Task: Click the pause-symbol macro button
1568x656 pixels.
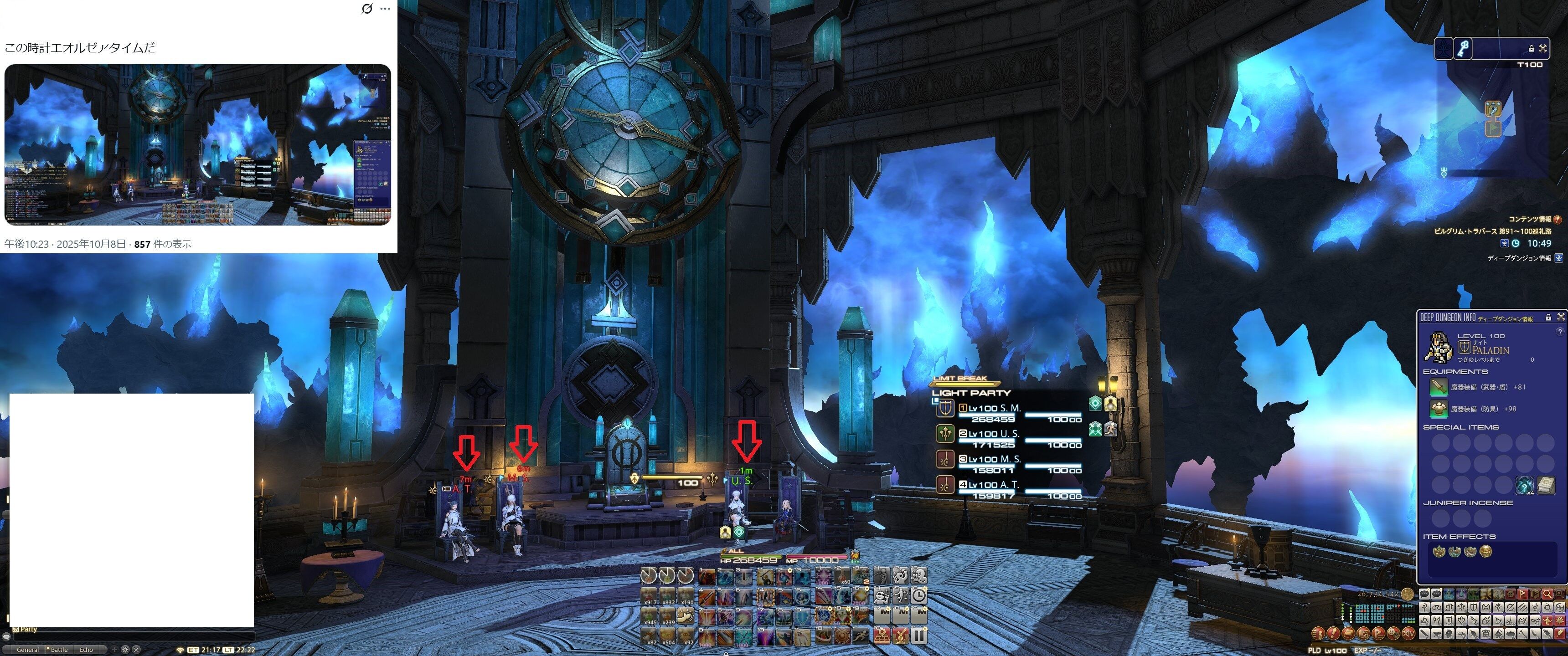Action: 920,636
